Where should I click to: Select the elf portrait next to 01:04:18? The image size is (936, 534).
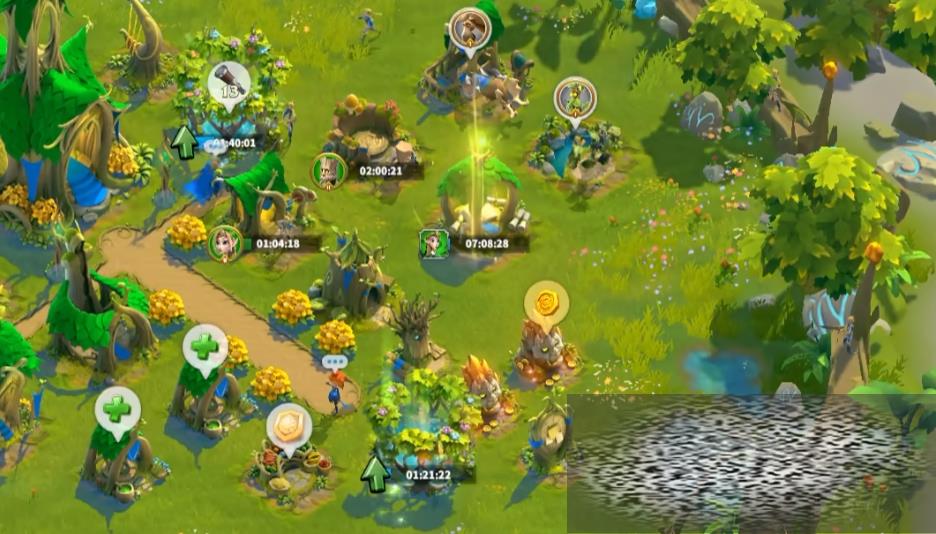[225, 243]
